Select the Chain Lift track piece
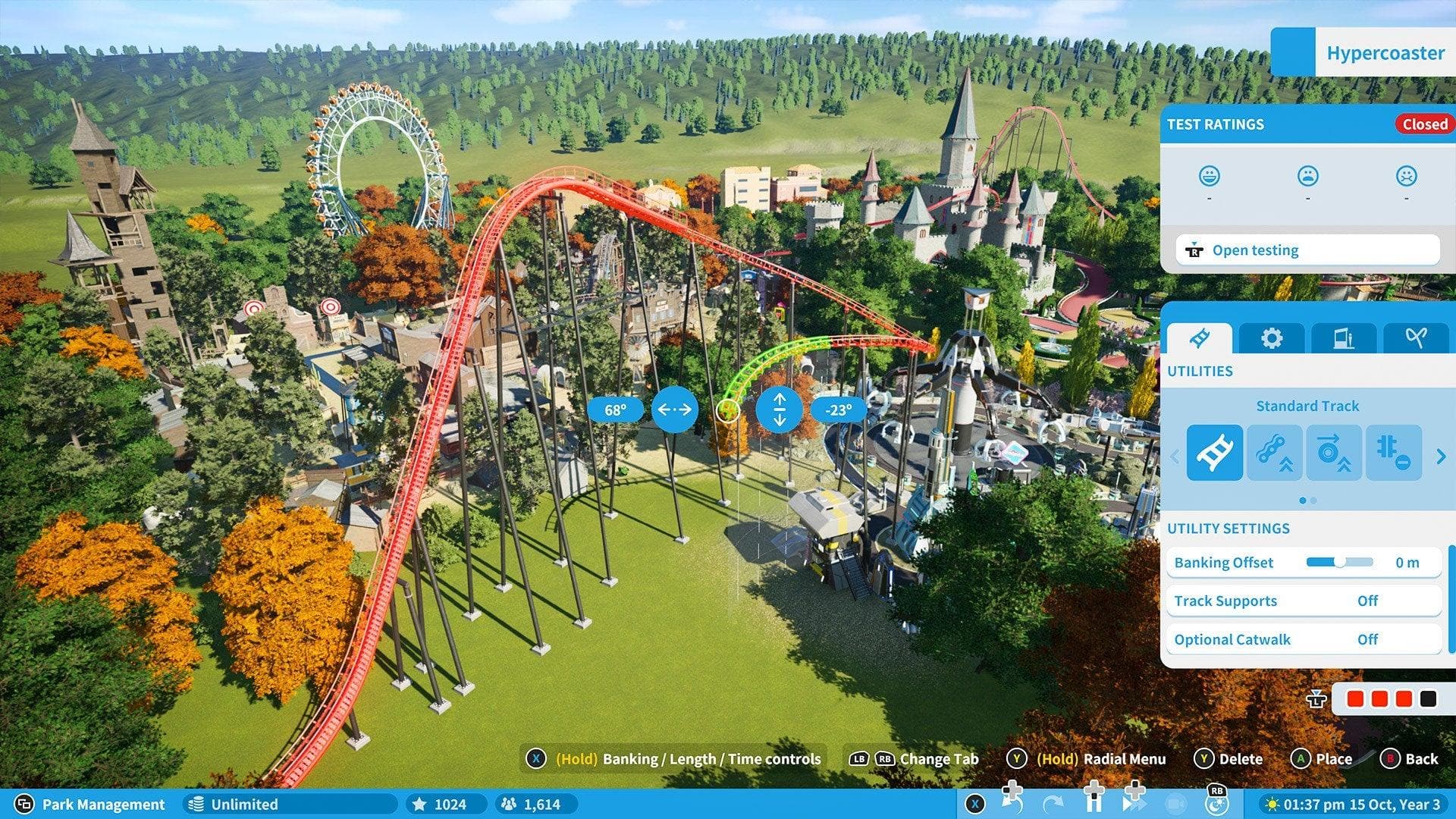Image resolution: width=1456 pixels, height=819 pixels. pos(1275,453)
